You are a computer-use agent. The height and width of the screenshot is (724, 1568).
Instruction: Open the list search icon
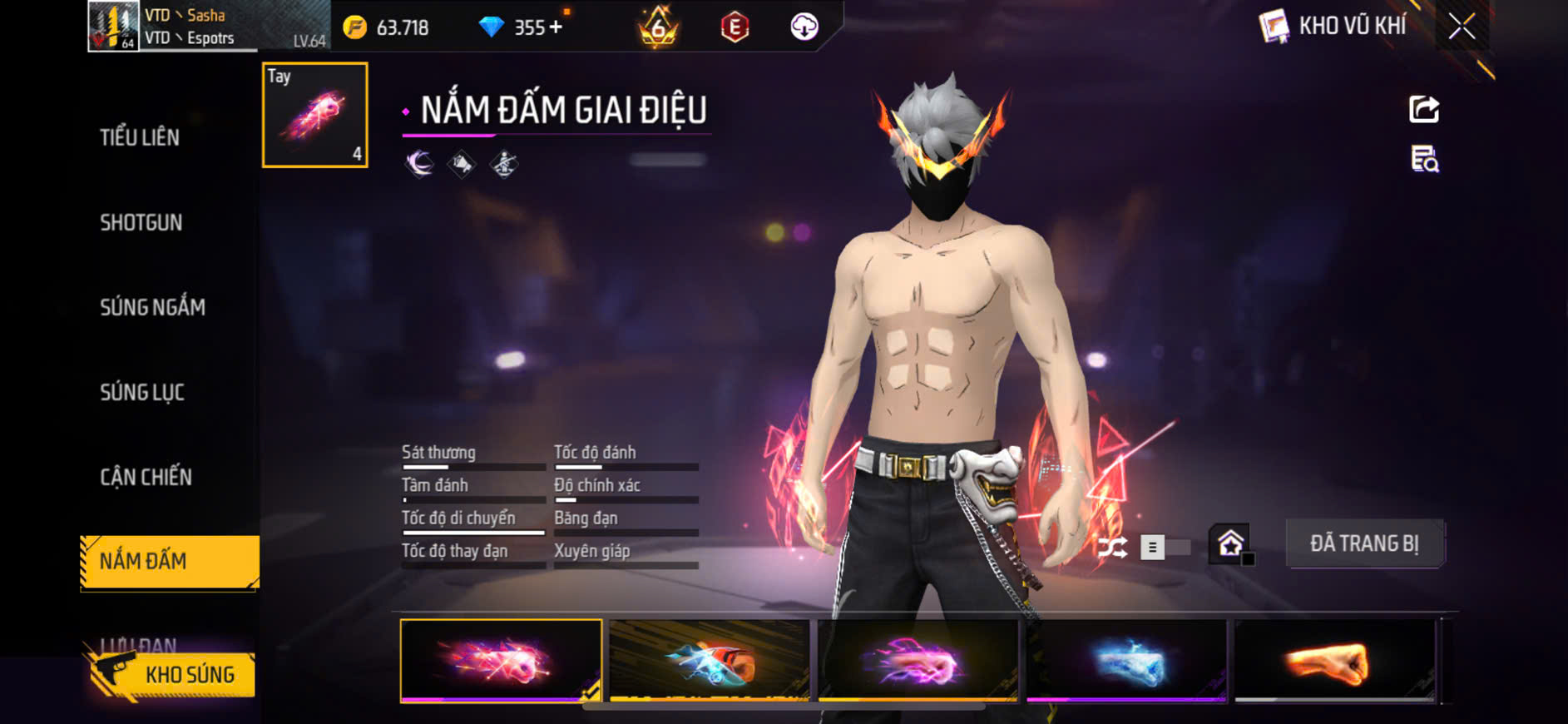[x=1424, y=158]
